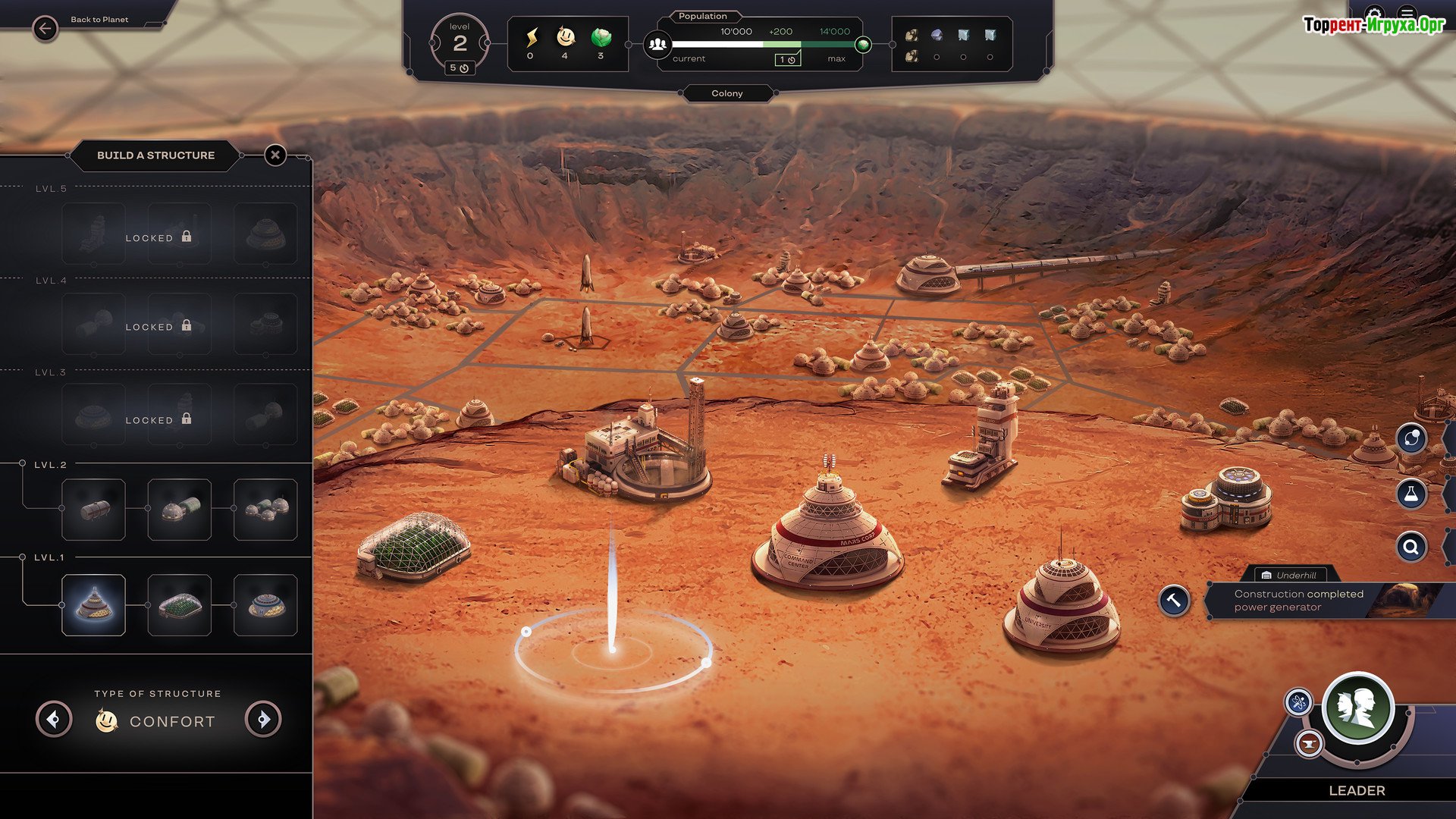Select the anvil icon near Leader
Viewport: 1456px width, 819px height.
(1308, 744)
